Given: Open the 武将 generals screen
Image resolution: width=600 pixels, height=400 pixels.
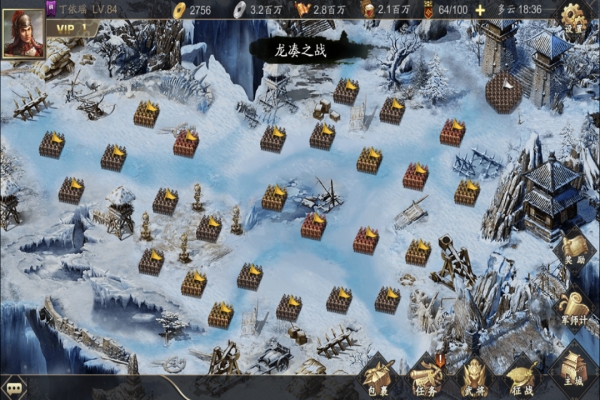Looking at the screenshot, I should pos(475,377).
